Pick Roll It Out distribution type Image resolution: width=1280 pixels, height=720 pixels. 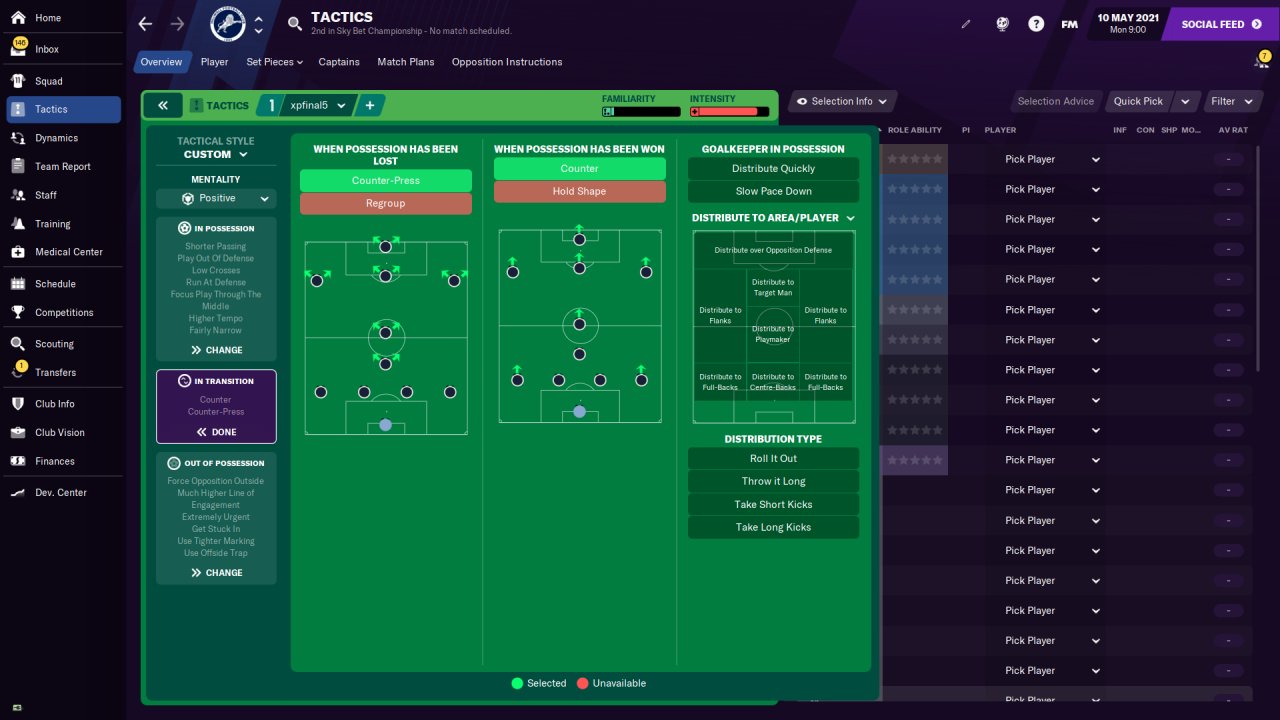point(773,459)
